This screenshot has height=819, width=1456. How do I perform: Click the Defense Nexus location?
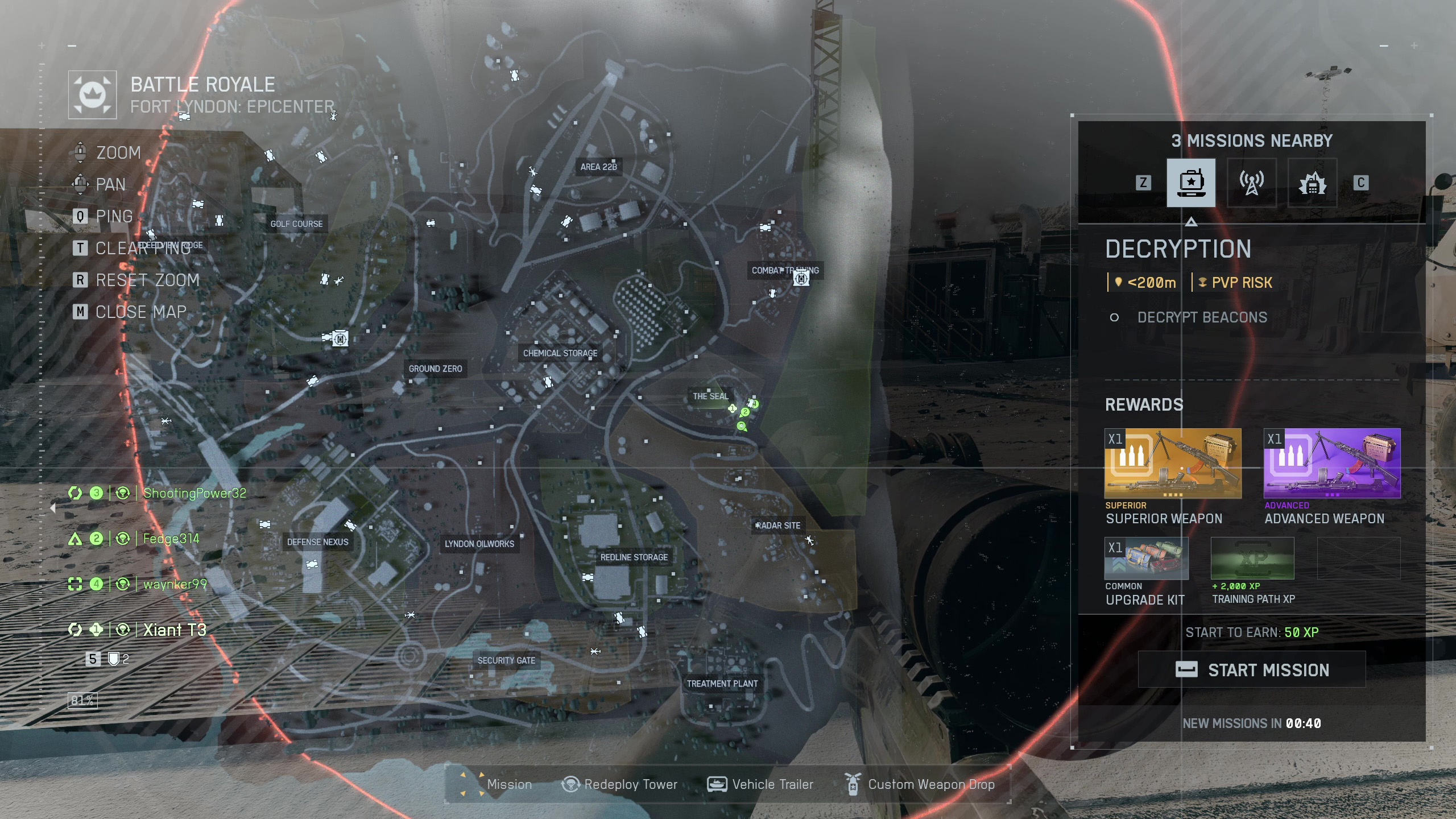pos(317,542)
